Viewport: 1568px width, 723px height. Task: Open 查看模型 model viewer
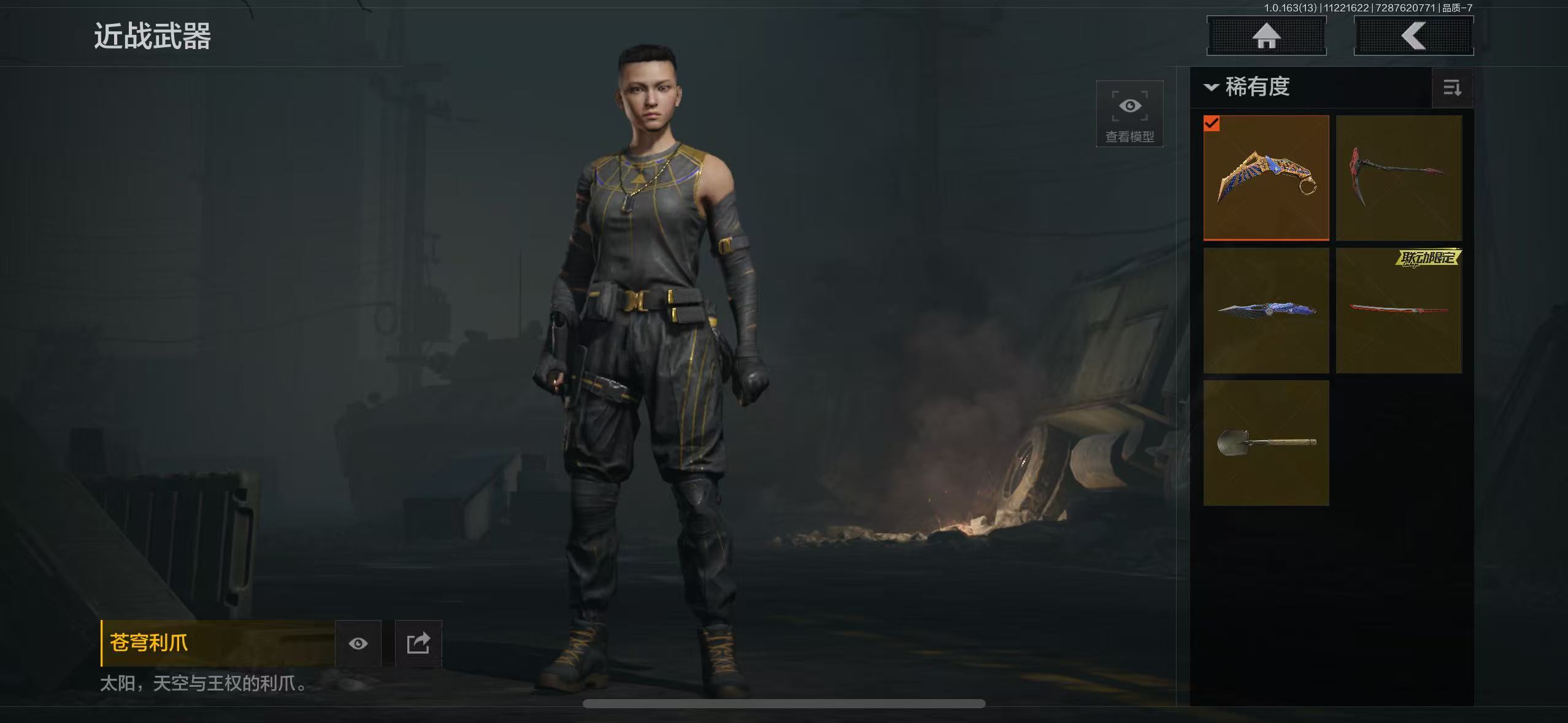click(1129, 114)
